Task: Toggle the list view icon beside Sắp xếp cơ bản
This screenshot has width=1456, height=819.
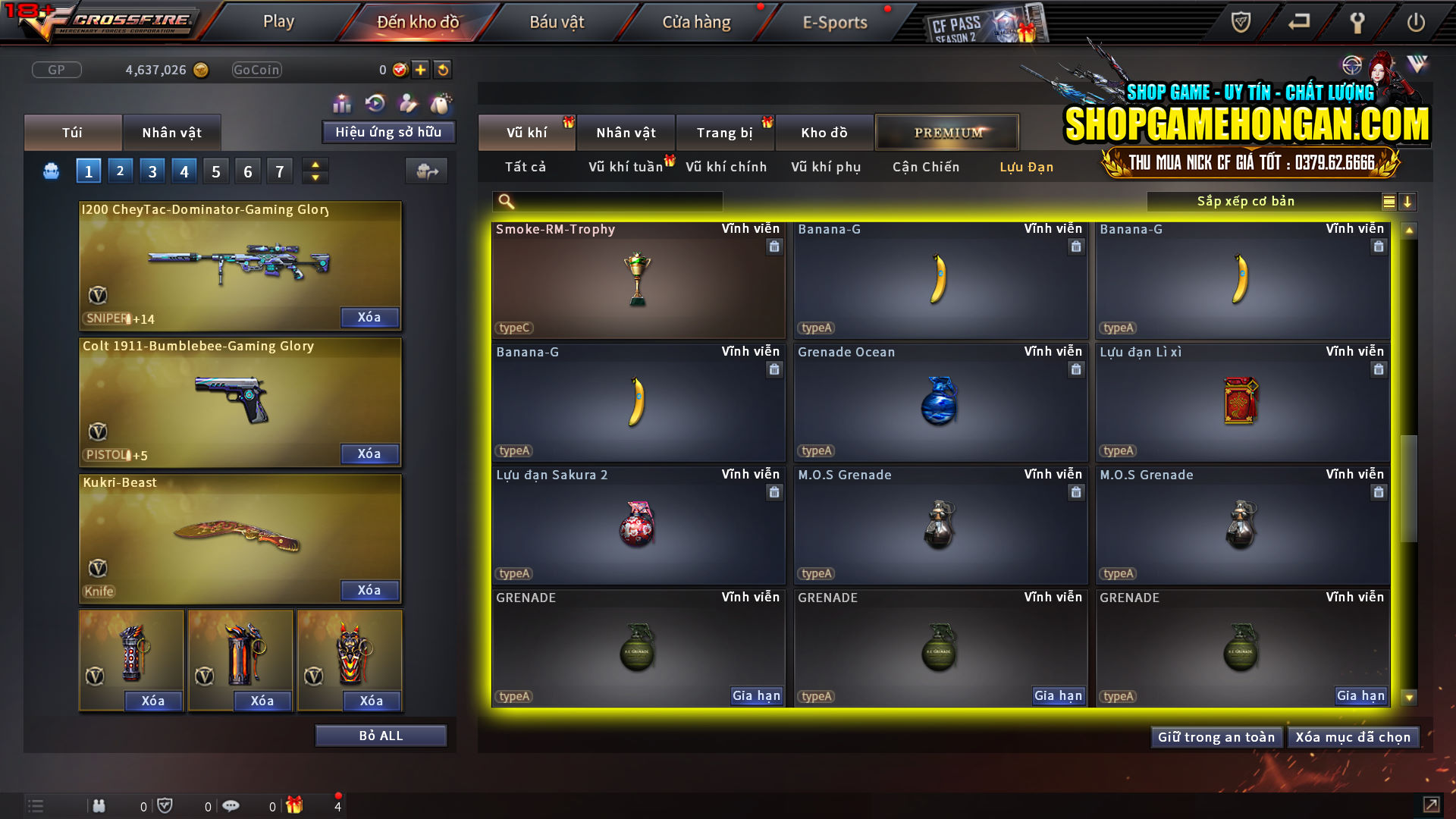Action: pyautogui.click(x=1388, y=202)
